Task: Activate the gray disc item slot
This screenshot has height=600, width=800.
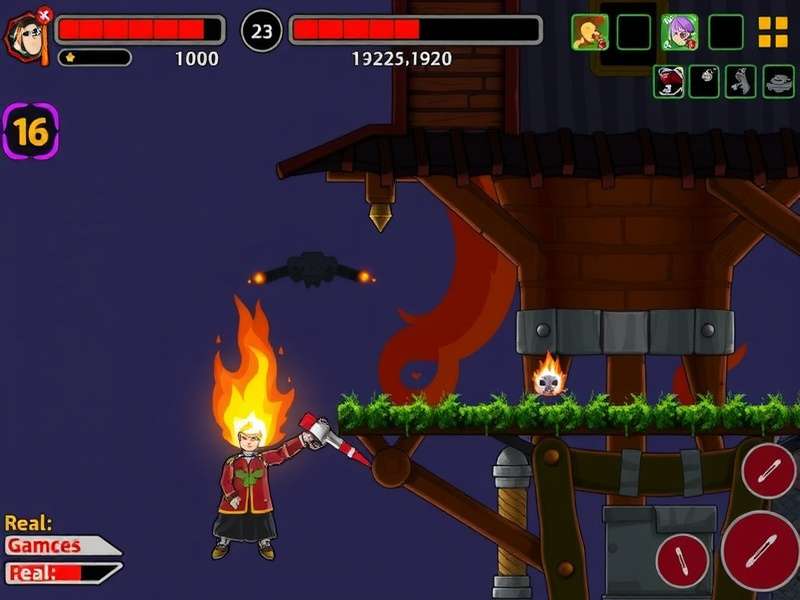Action: [778, 81]
